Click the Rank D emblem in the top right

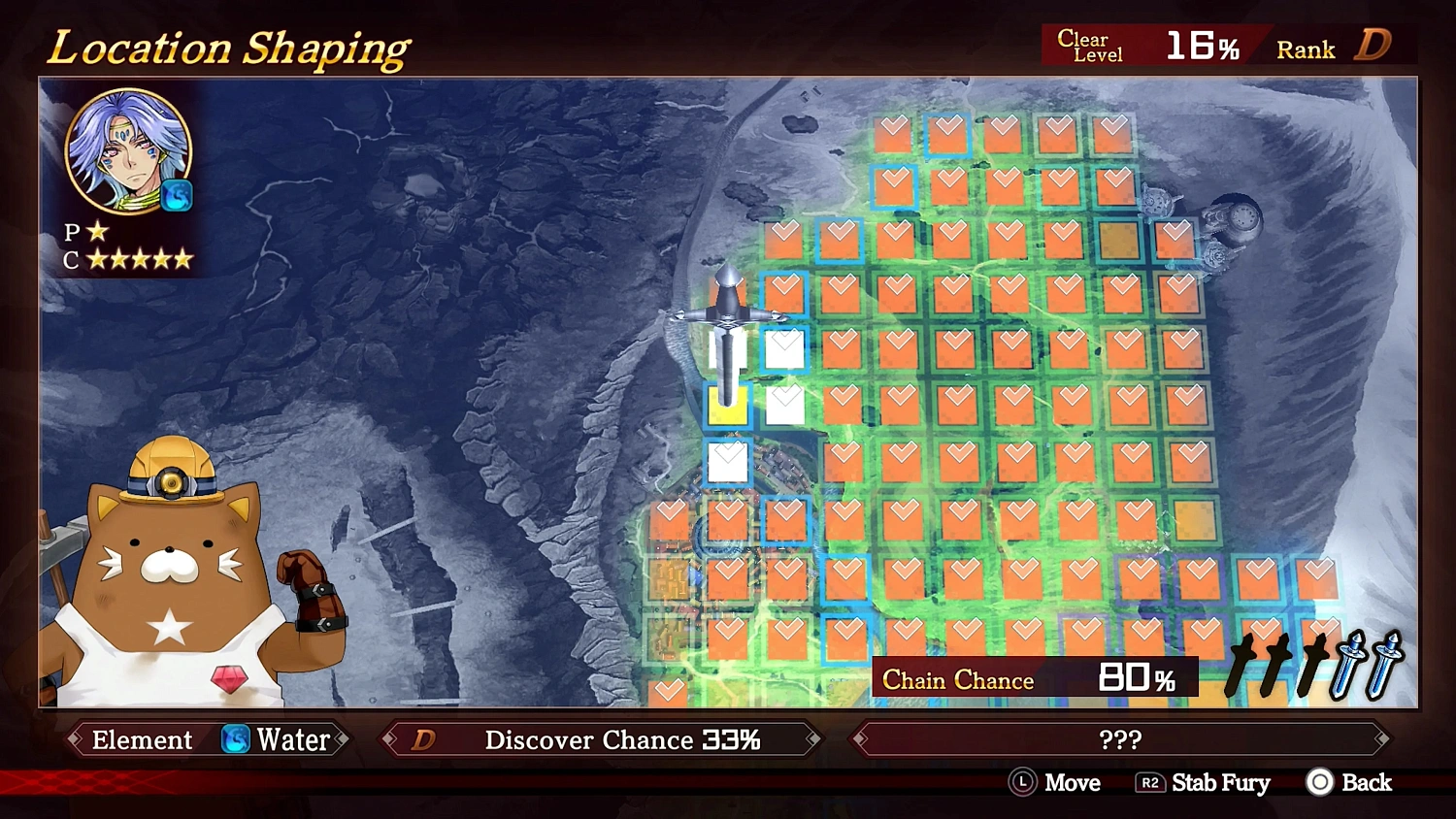(x=1373, y=45)
